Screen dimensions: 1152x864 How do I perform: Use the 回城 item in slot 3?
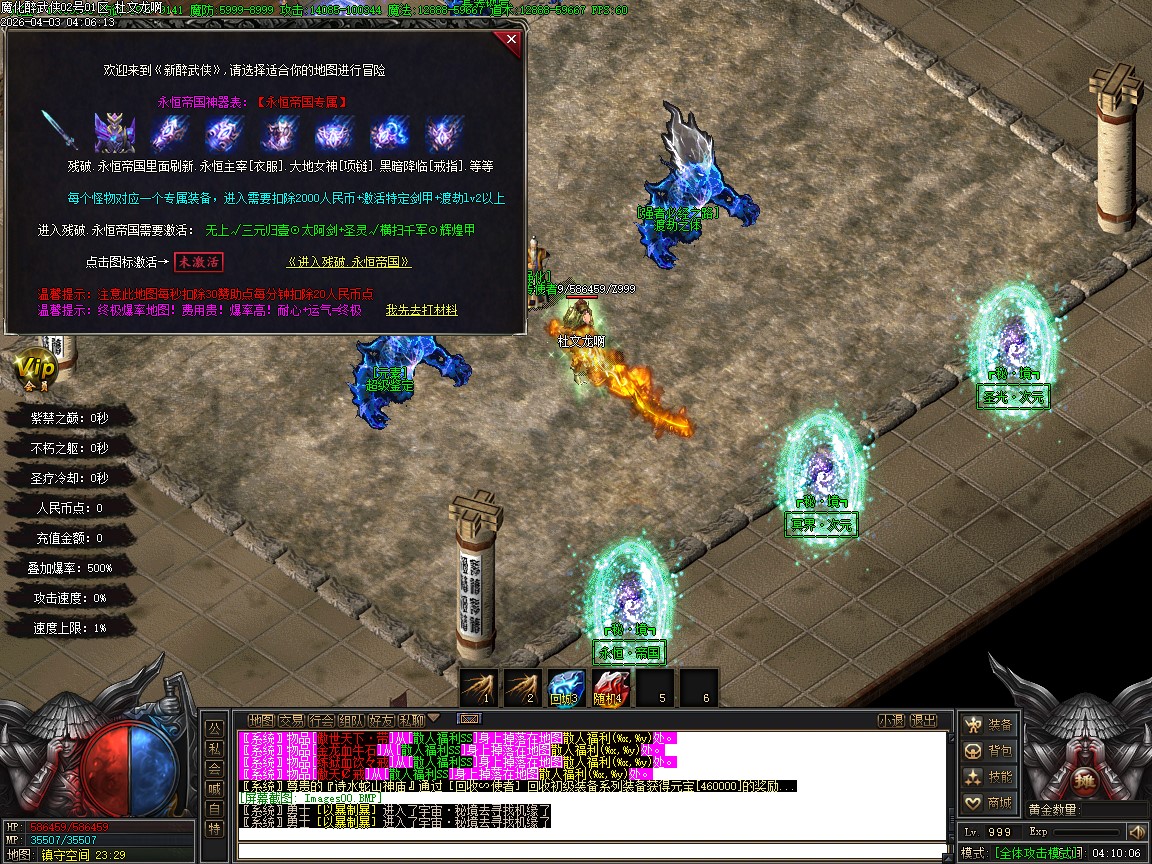click(x=566, y=687)
